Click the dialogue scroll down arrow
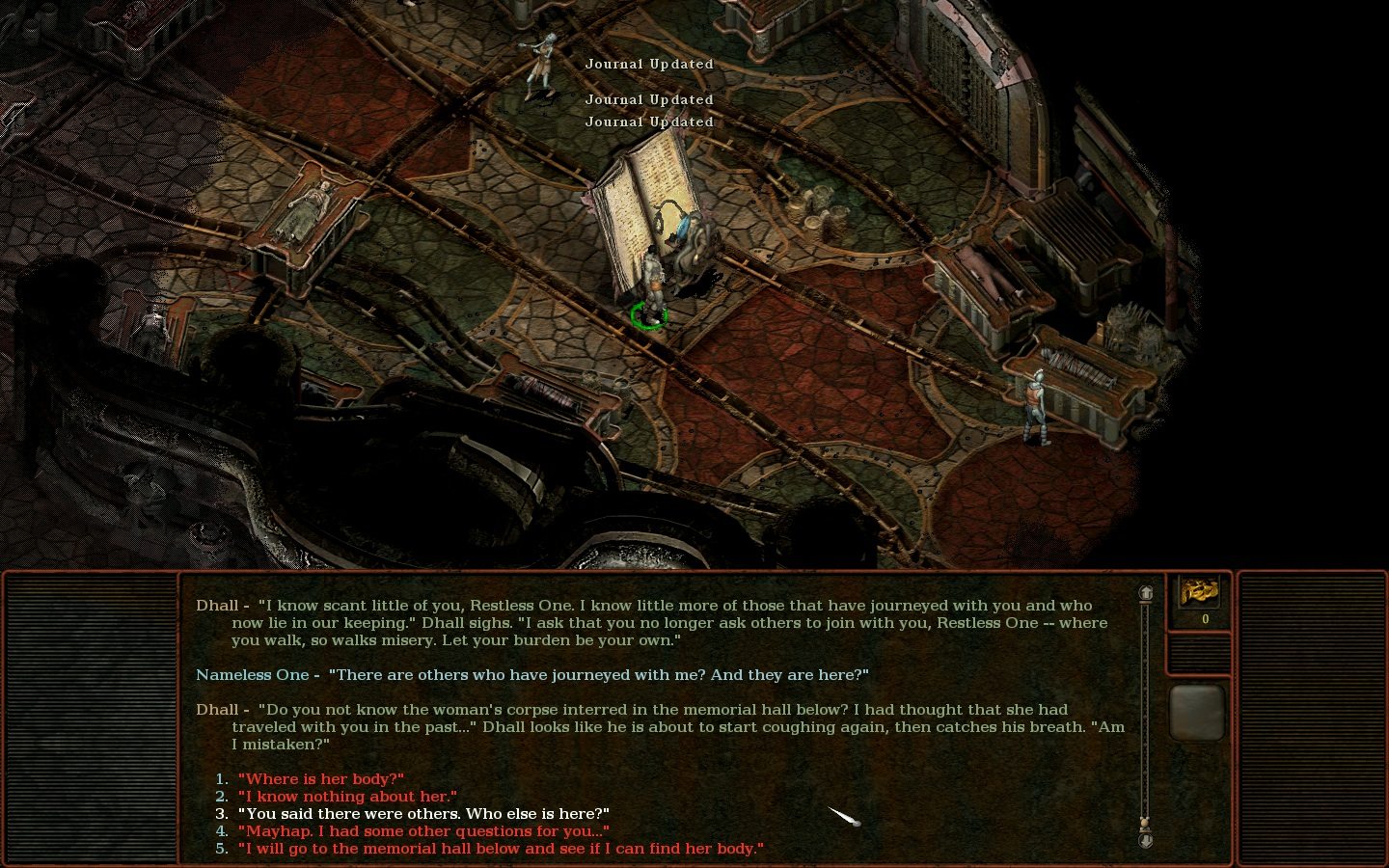This screenshot has height=868, width=1389. click(x=1146, y=841)
